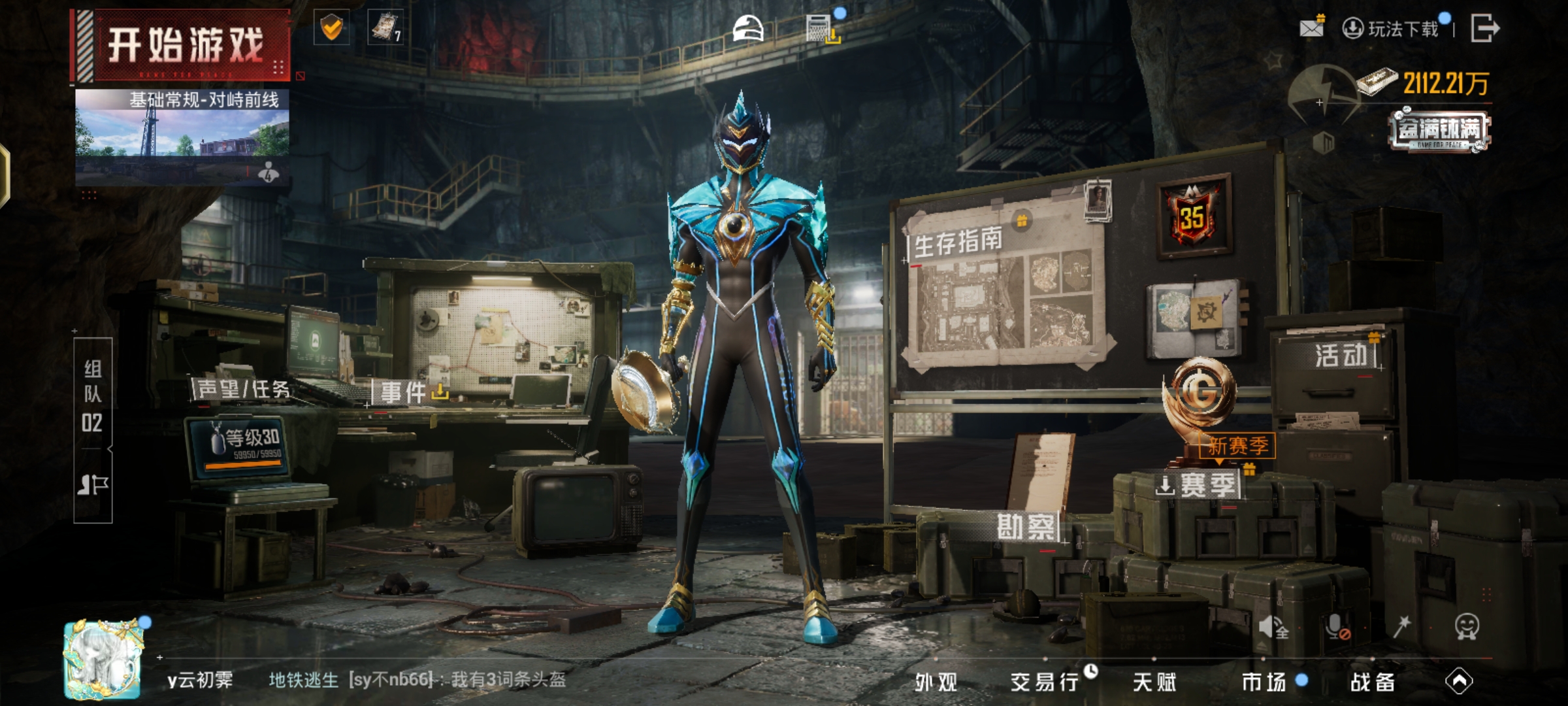Image resolution: width=1568 pixels, height=706 pixels.
Task: Open the 天赋 talent page
Action: 1154,682
